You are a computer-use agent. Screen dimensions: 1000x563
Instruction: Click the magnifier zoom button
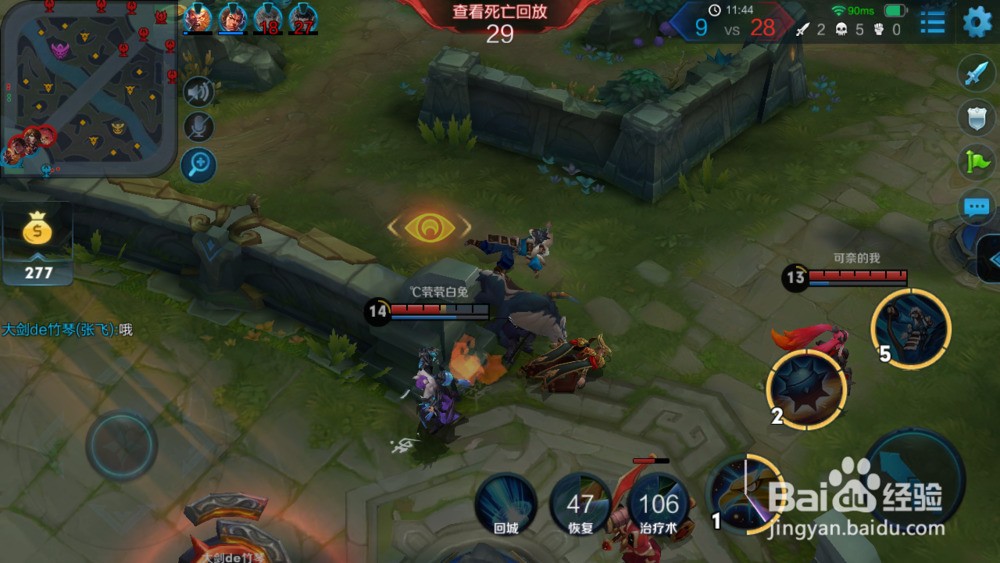tap(199, 164)
